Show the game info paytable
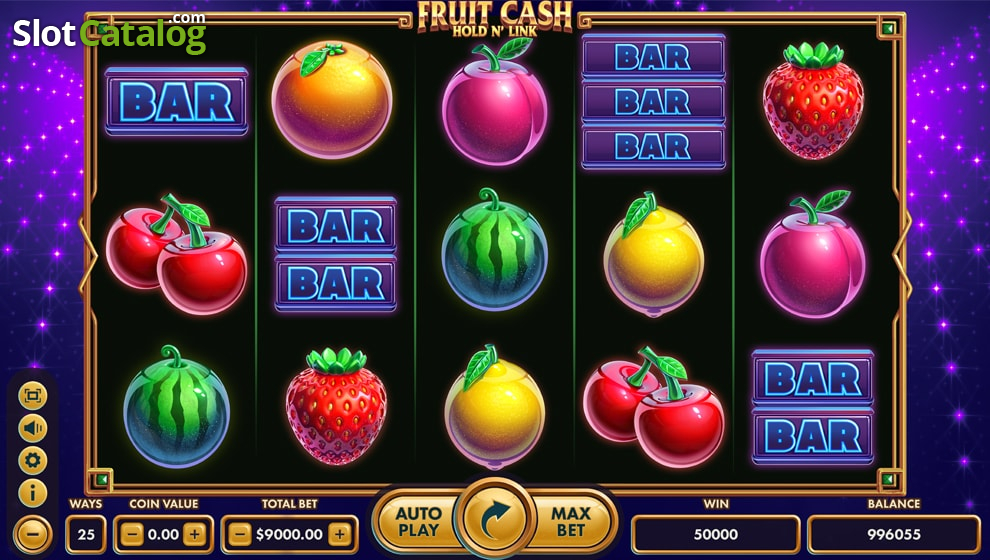 coord(33,492)
